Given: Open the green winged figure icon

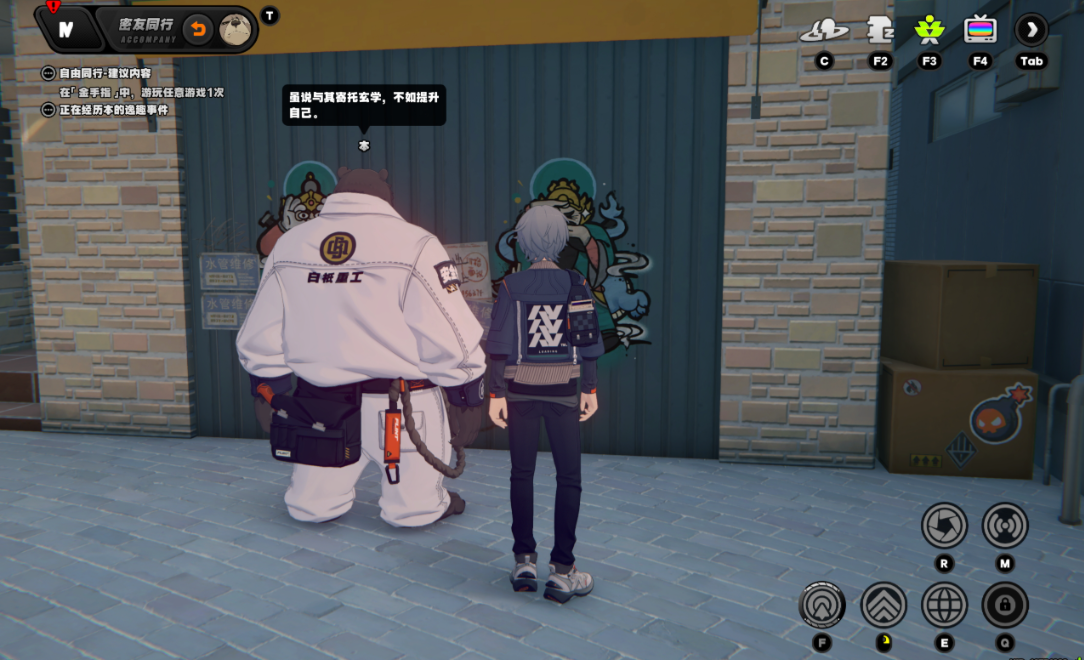Looking at the screenshot, I should click(929, 30).
